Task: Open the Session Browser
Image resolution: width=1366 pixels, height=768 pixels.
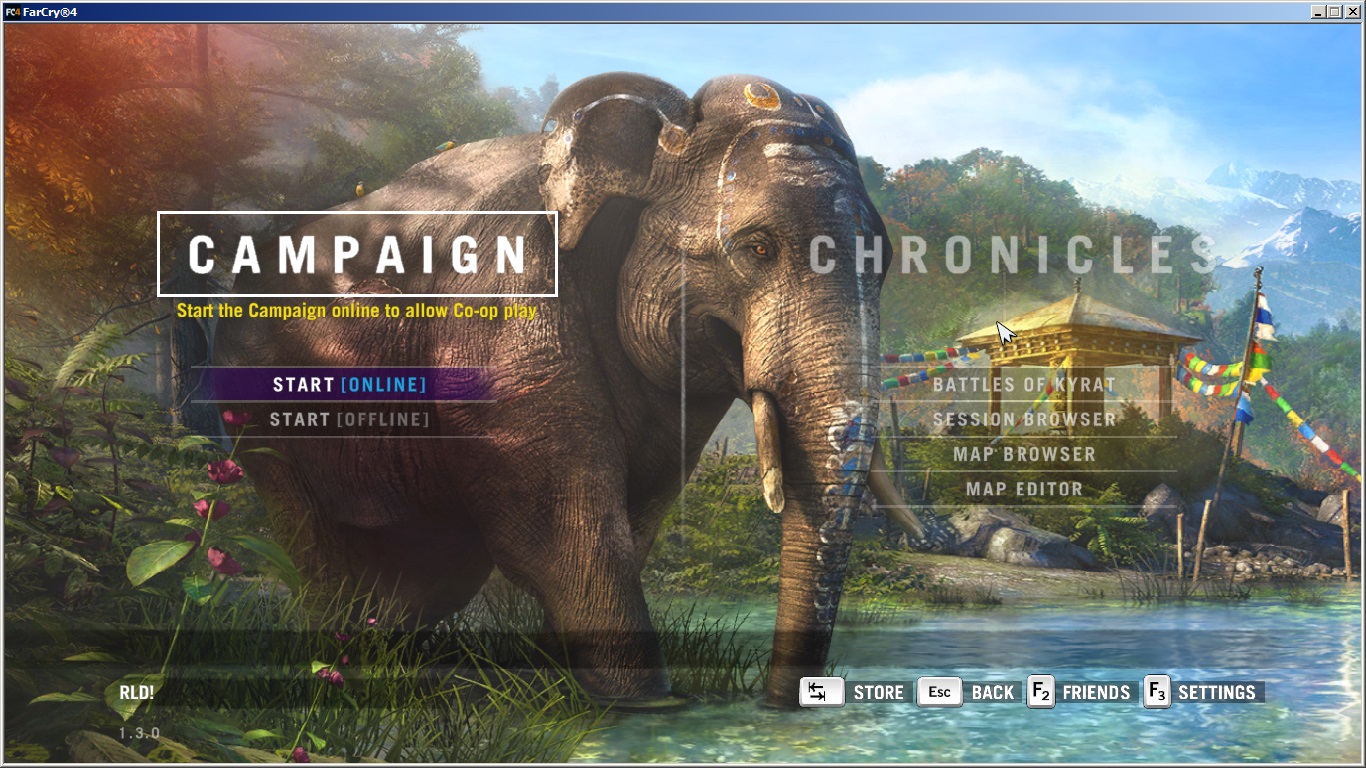Action: (x=1024, y=420)
